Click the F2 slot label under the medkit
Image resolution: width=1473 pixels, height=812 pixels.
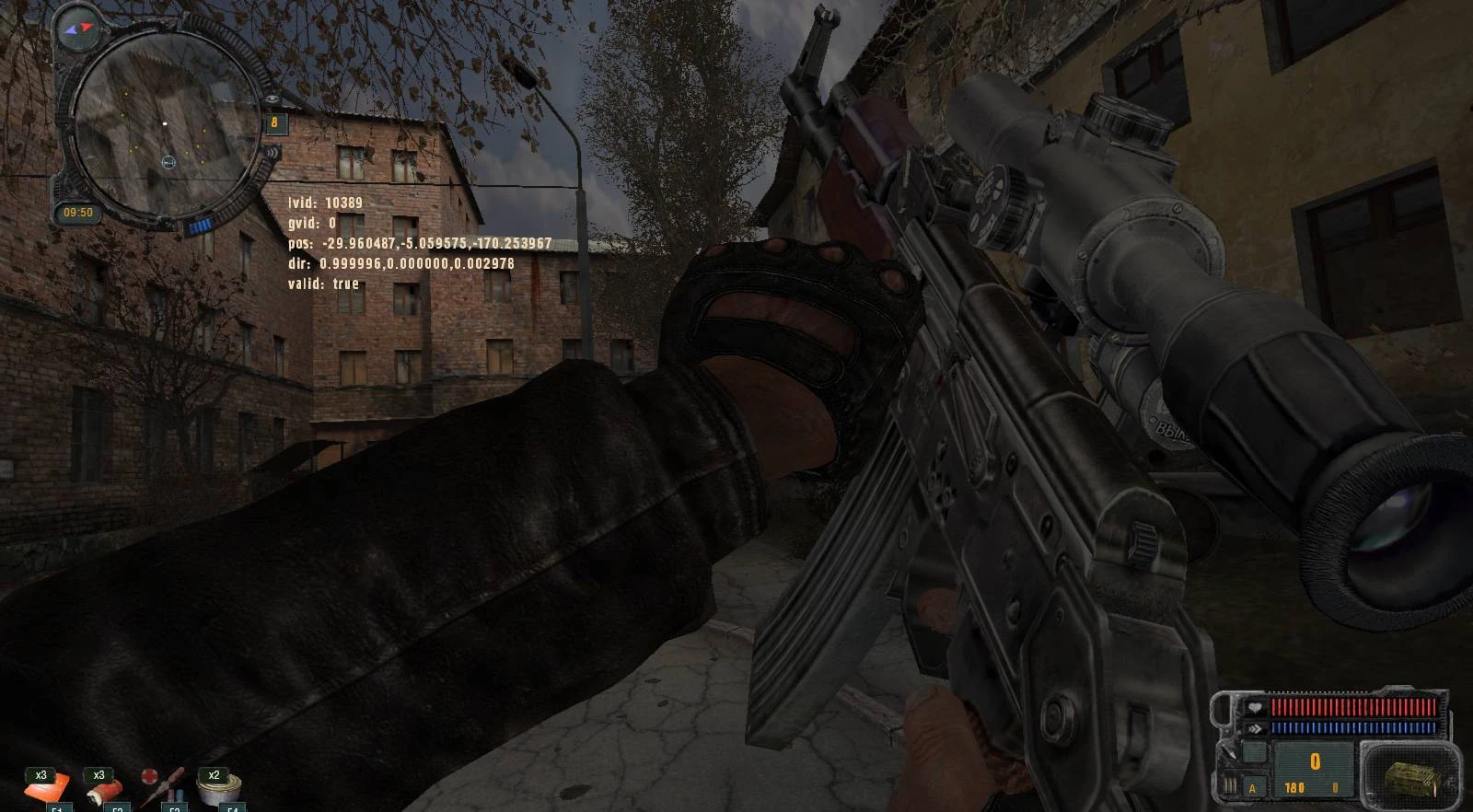(x=118, y=809)
